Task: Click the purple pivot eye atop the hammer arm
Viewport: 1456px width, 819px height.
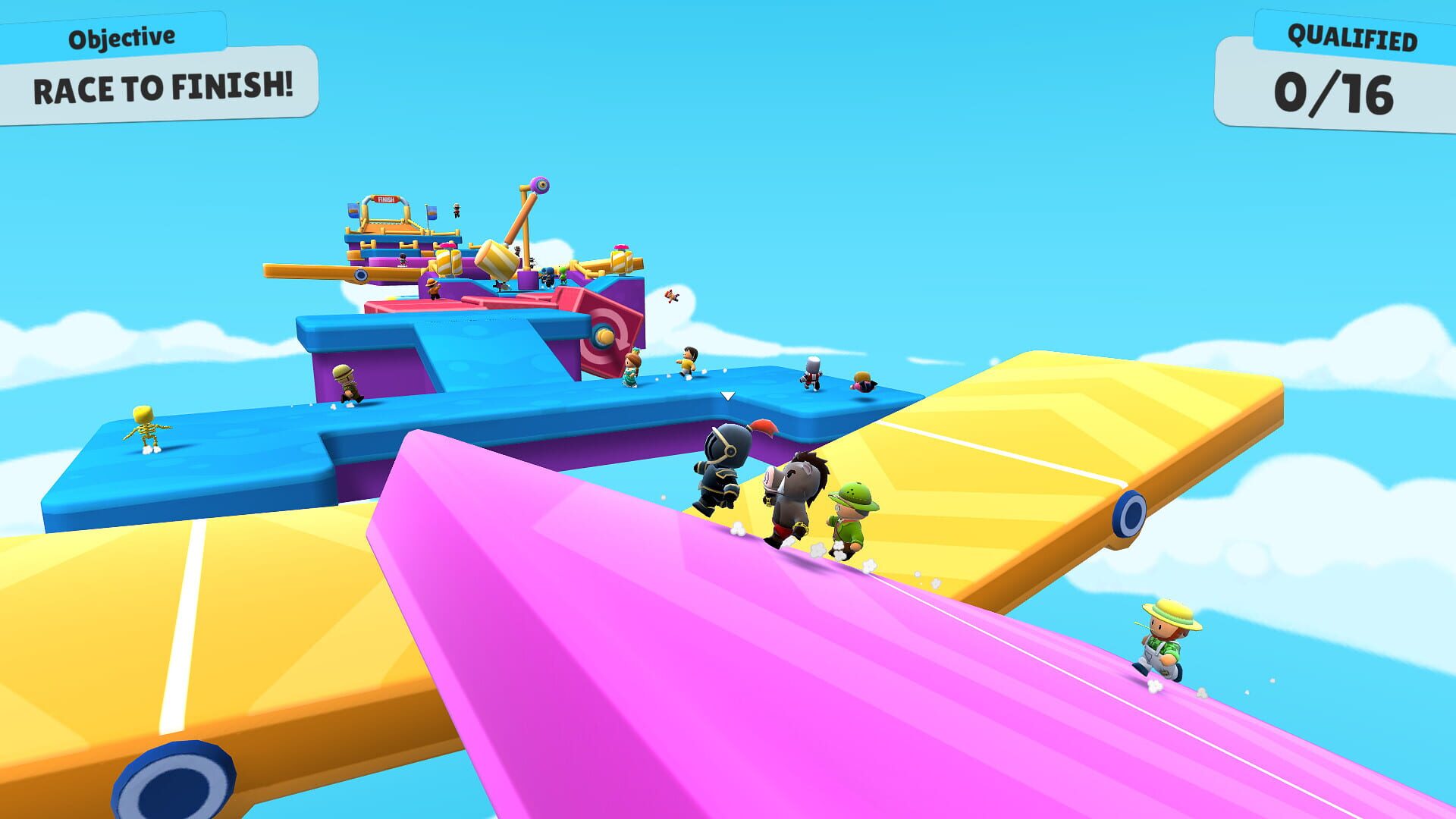Action: click(x=540, y=184)
